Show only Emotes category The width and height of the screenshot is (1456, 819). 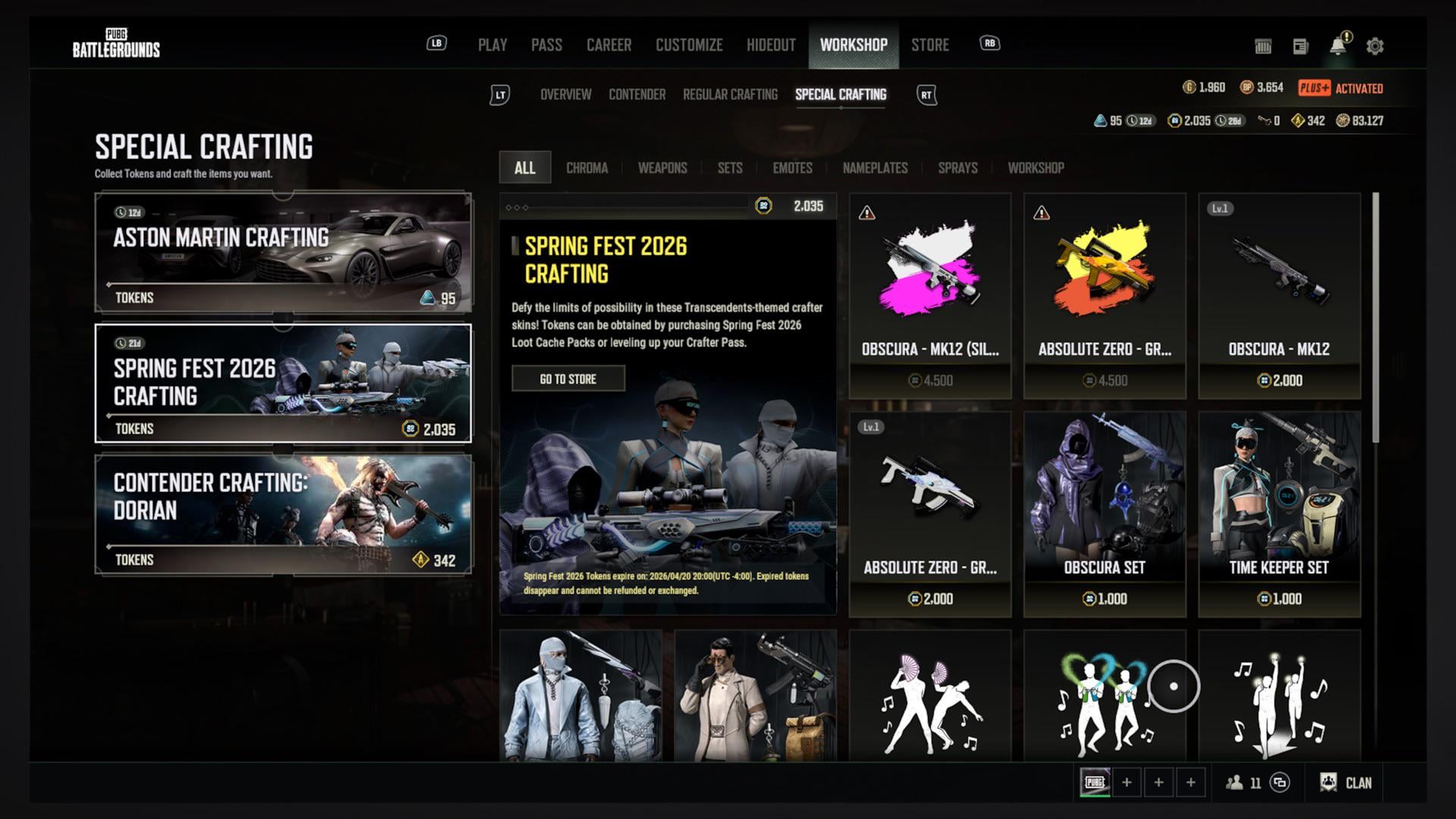click(792, 168)
